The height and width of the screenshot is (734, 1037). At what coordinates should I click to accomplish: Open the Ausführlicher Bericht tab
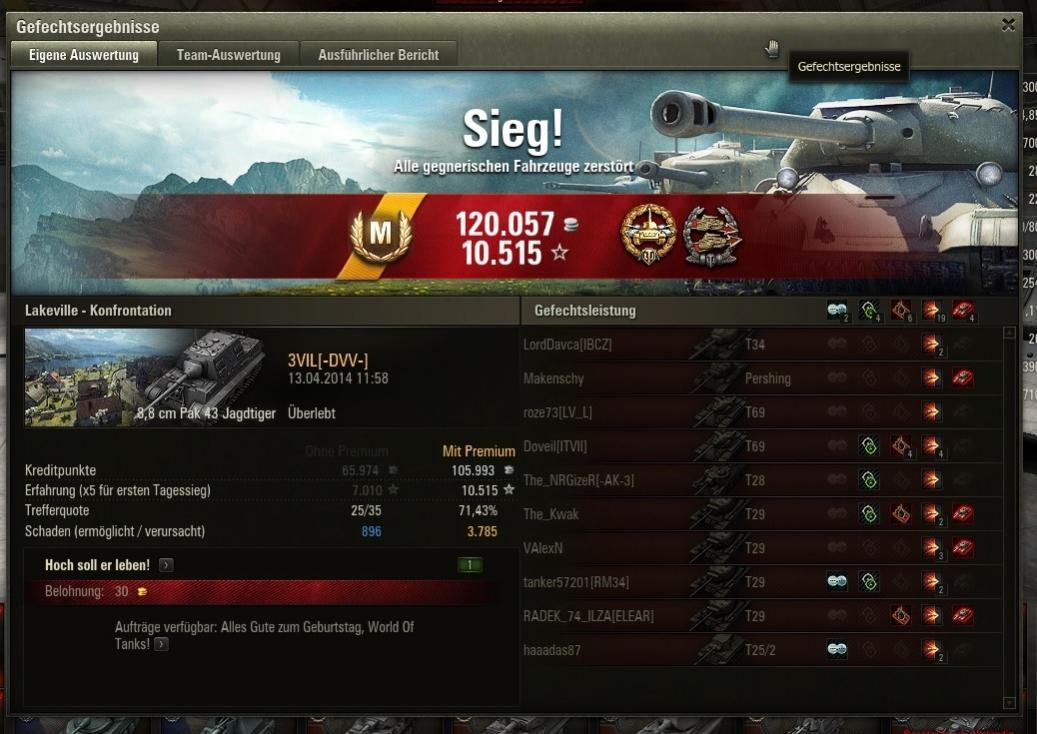pyautogui.click(x=378, y=55)
